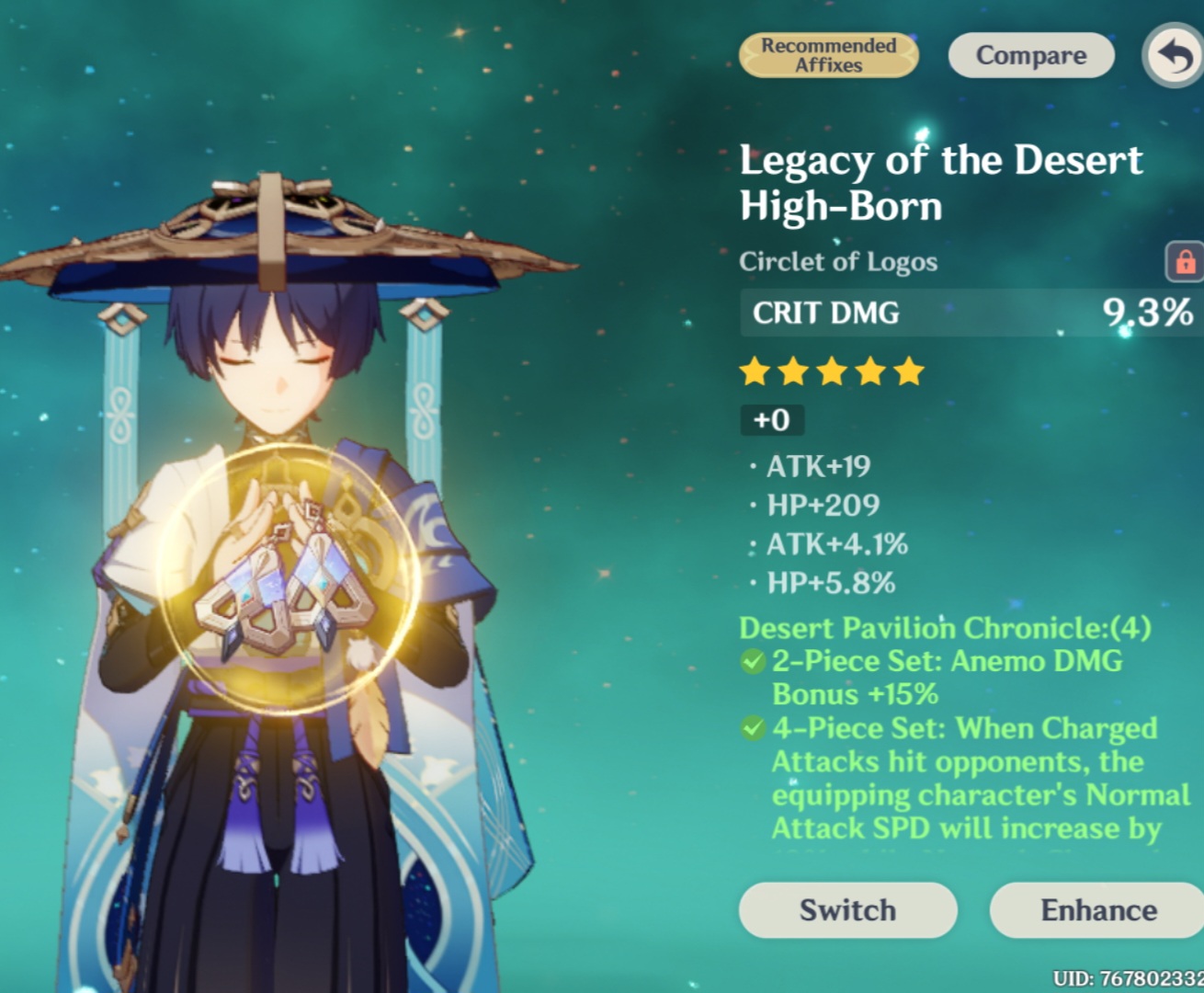Click the middle rarity star icon

click(833, 371)
